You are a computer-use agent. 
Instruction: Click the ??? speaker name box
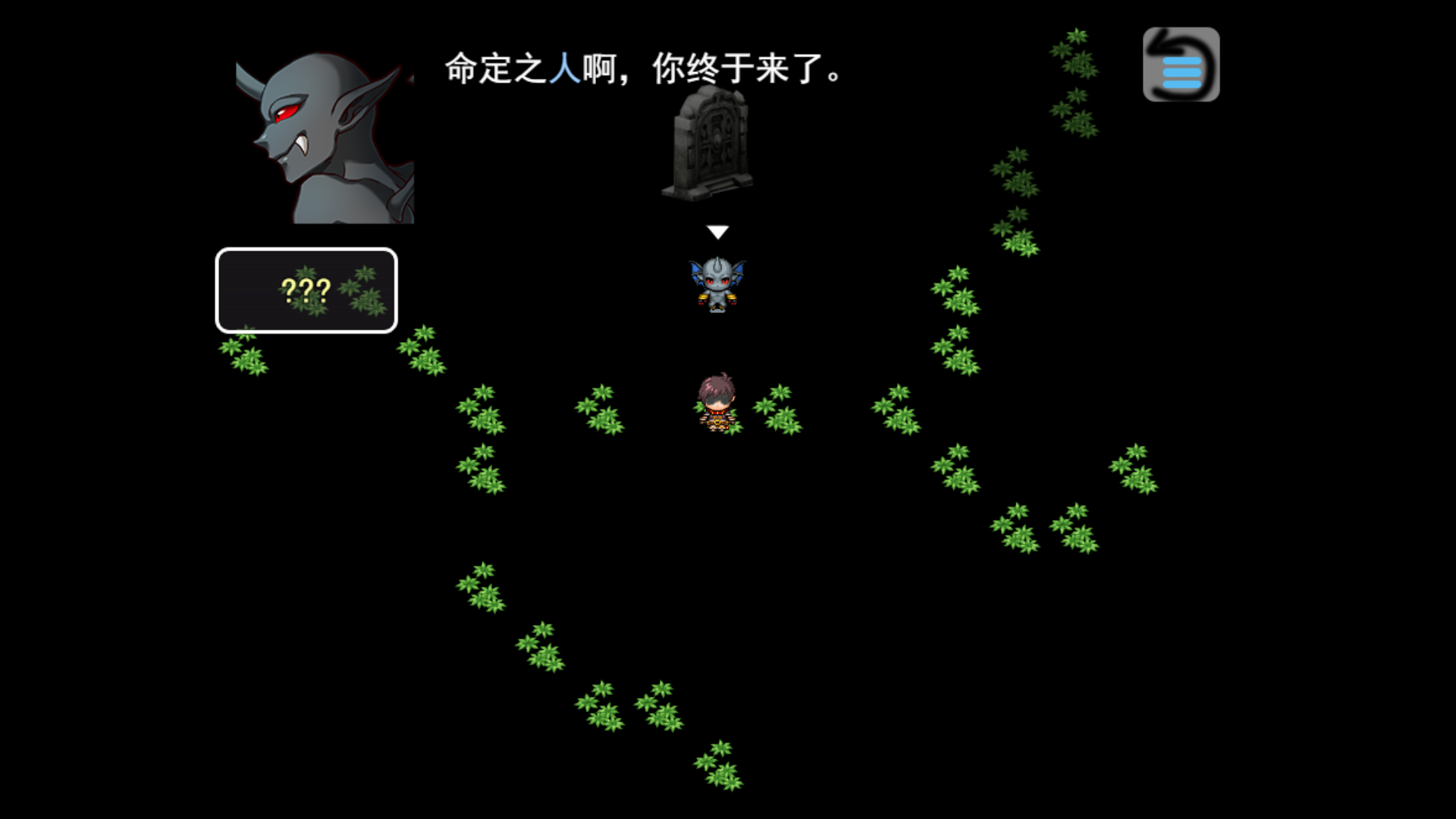(306, 292)
